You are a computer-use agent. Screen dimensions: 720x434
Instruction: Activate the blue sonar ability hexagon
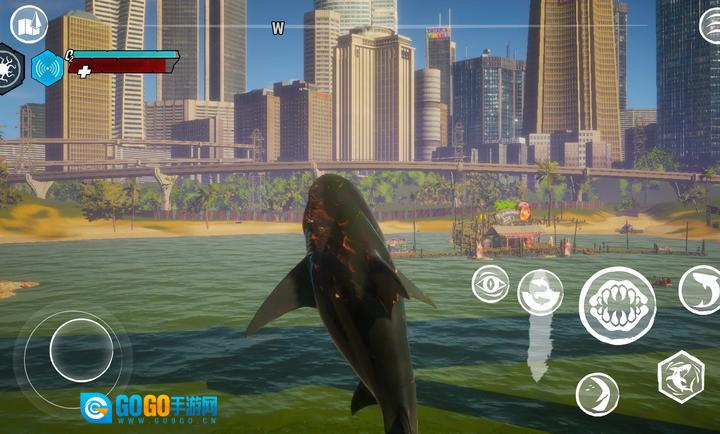47,68
